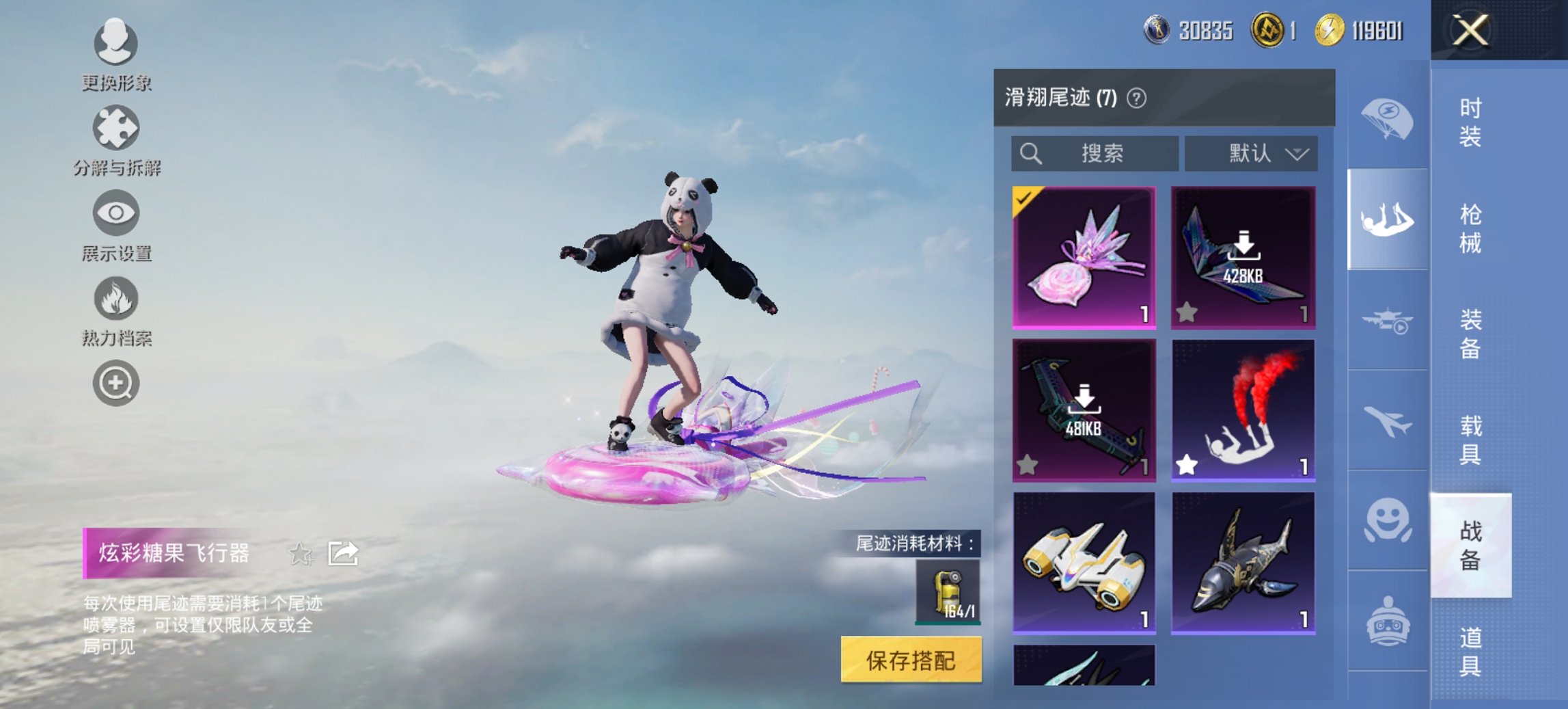Image resolution: width=1568 pixels, height=709 pixels.
Task: Click the magnifier zoom icon in left sidebar
Action: (x=115, y=383)
